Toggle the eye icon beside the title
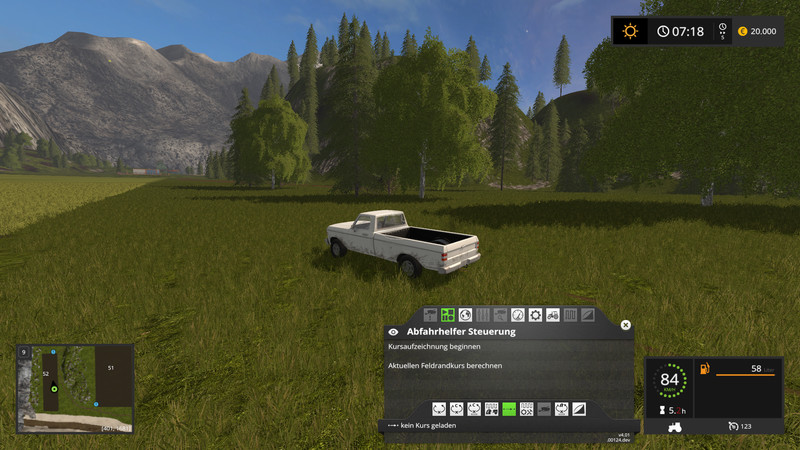 394,332
